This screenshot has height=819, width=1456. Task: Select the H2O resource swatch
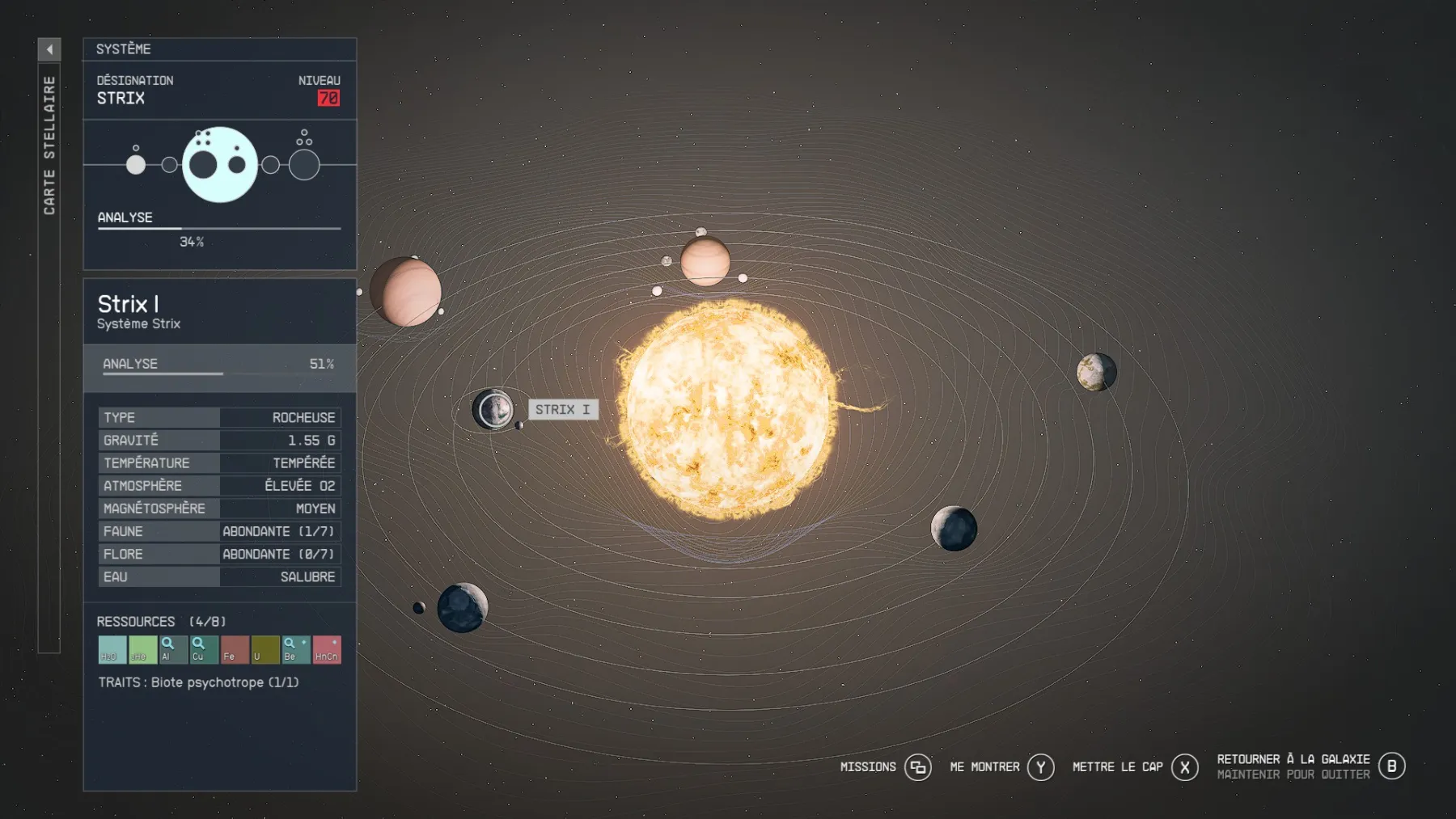(x=112, y=649)
